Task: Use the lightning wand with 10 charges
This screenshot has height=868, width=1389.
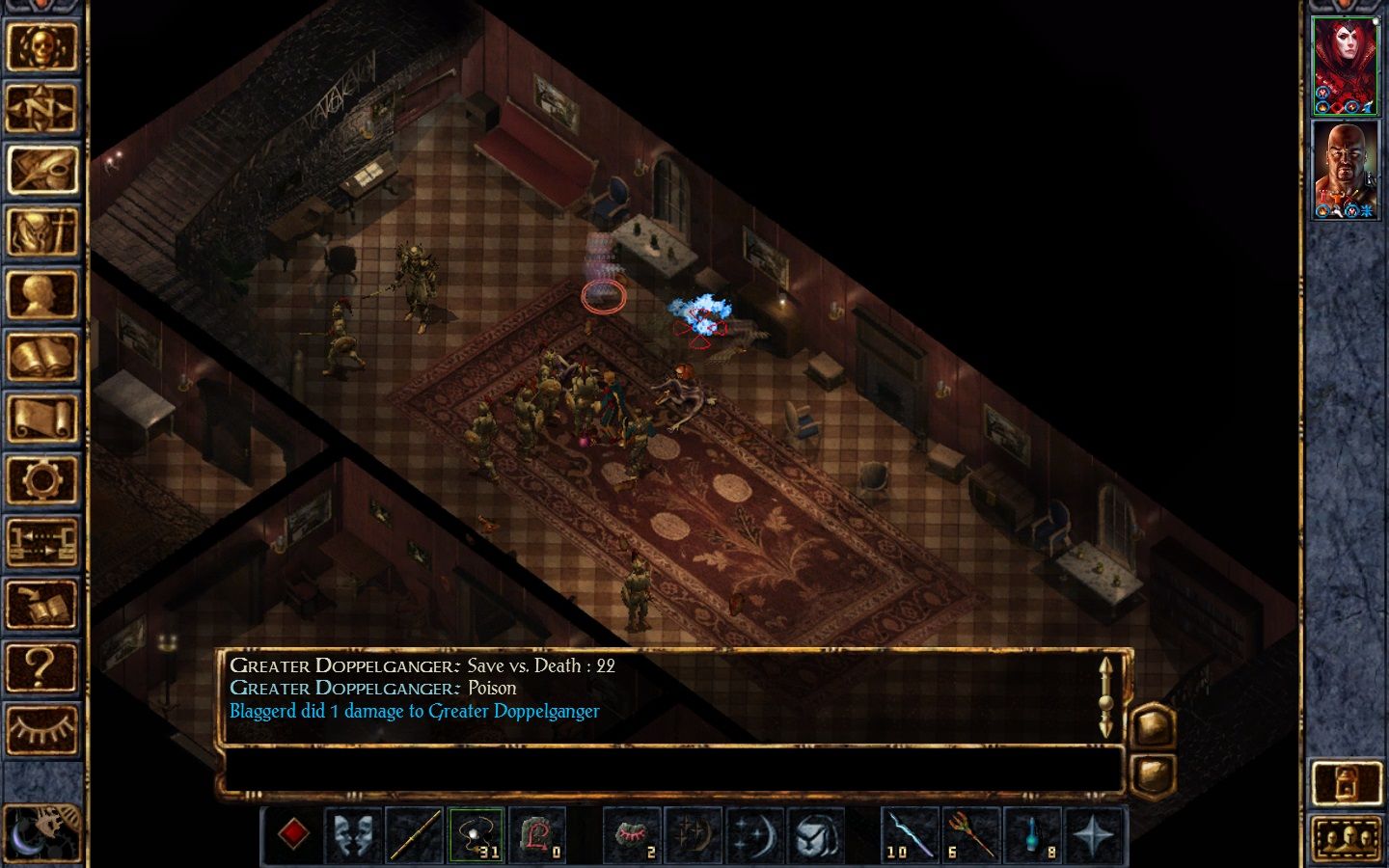Action: [910, 834]
